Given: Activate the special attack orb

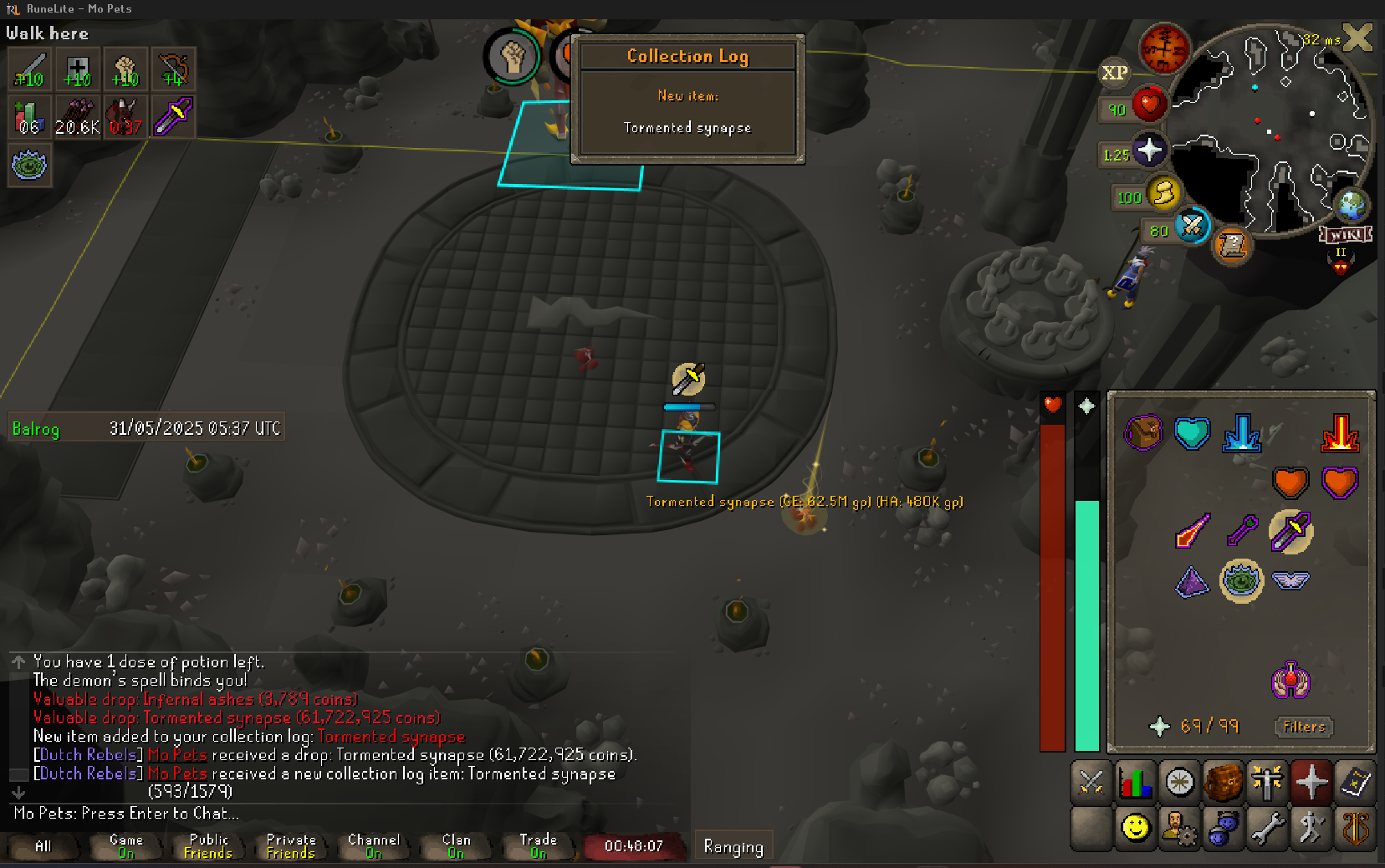Looking at the screenshot, I should (x=1192, y=225).
